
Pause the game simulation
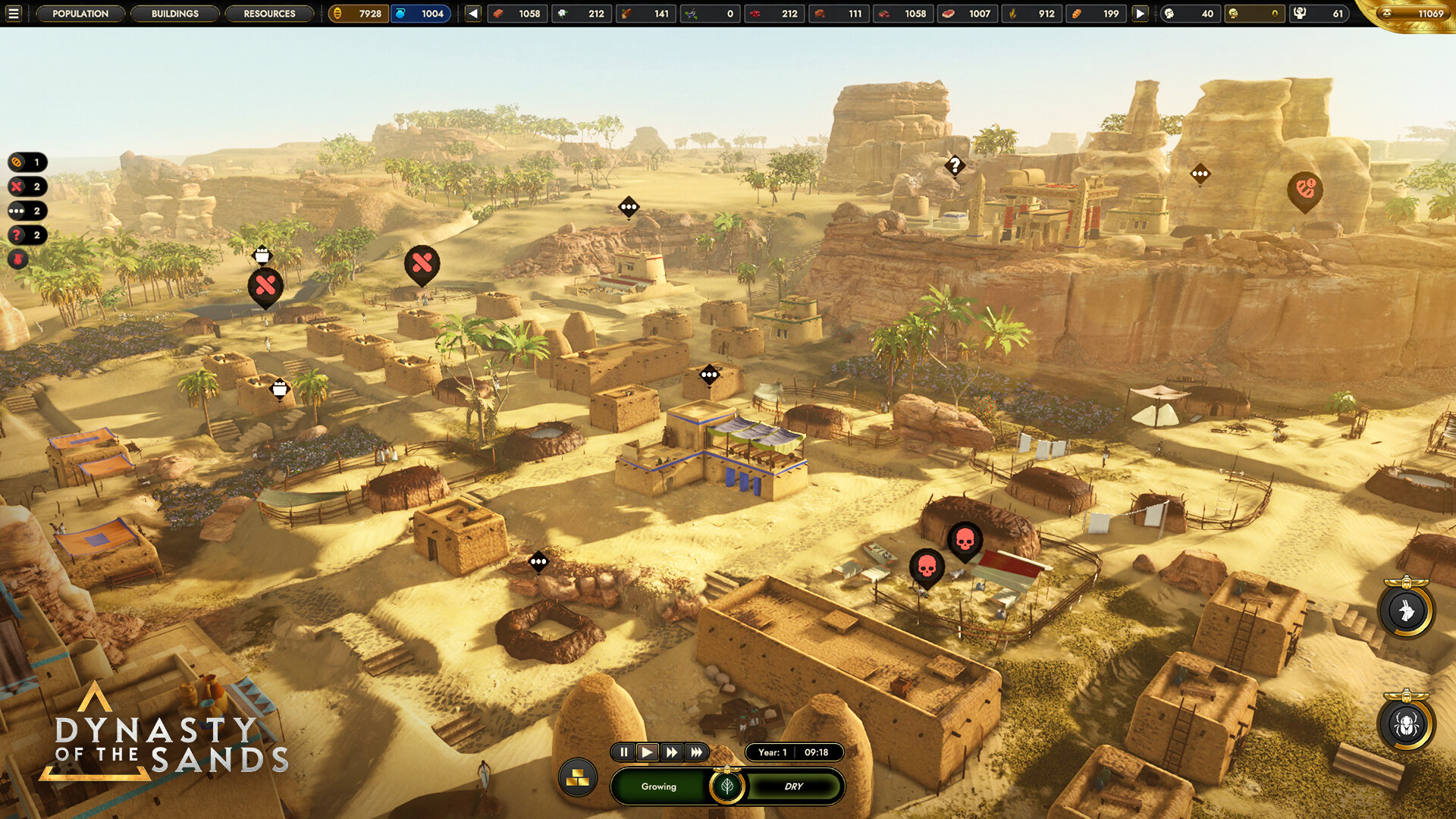[x=623, y=752]
